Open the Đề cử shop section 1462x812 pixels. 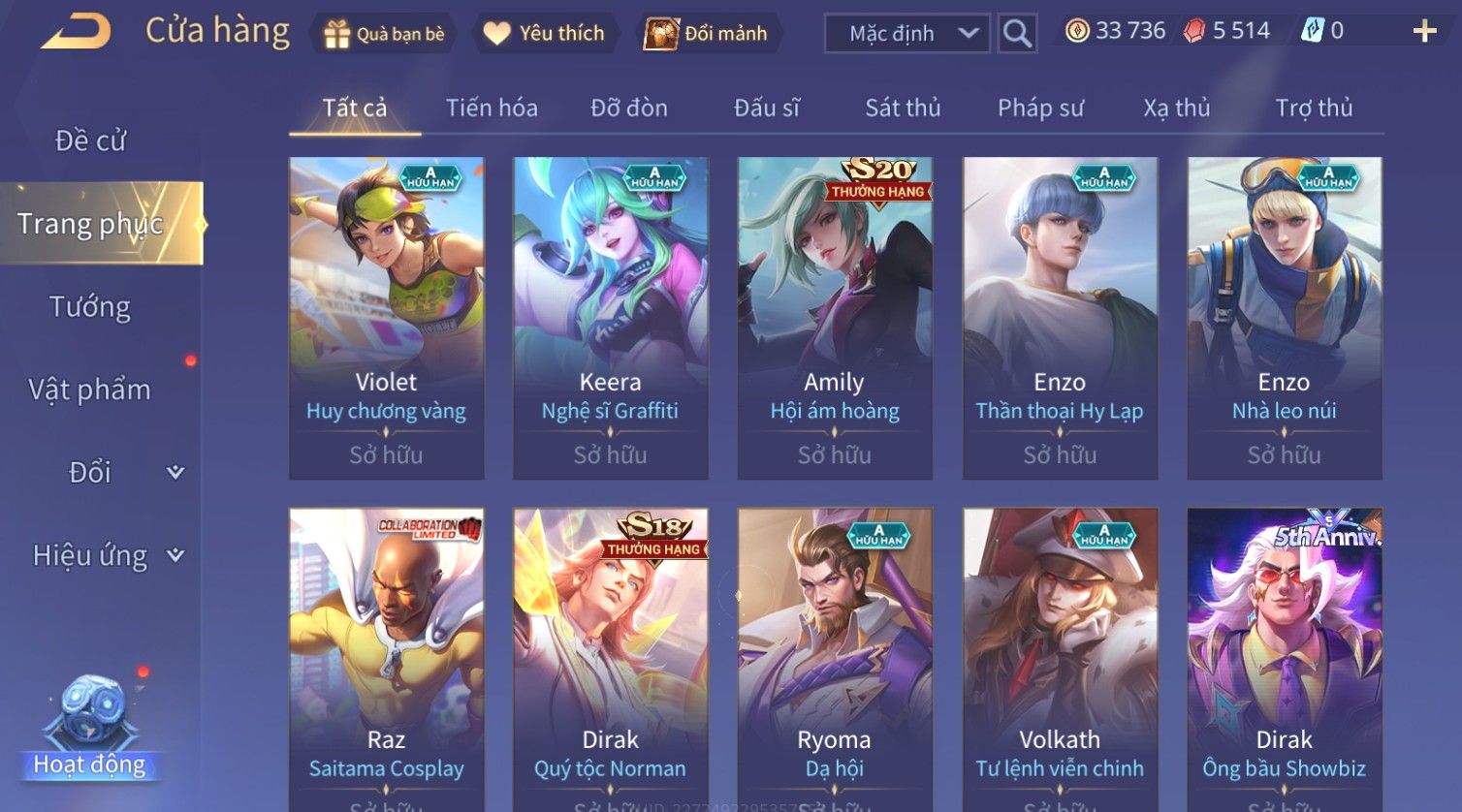click(90, 141)
